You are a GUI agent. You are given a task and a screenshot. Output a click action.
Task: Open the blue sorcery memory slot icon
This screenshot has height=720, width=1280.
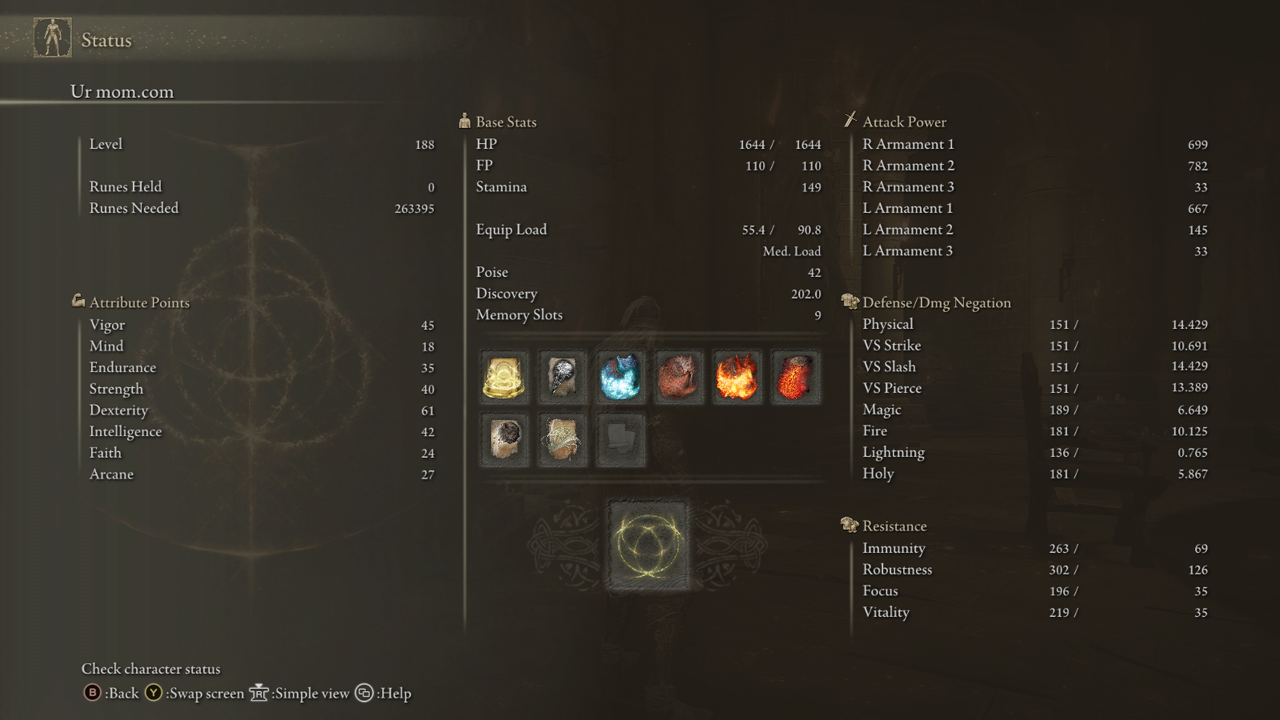point(620,376)
